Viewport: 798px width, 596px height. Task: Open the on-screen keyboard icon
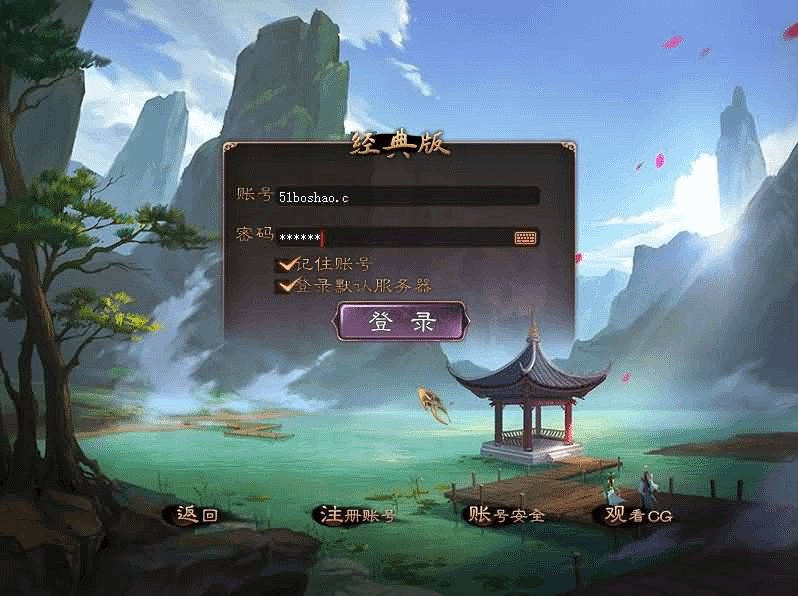[526, 238]
